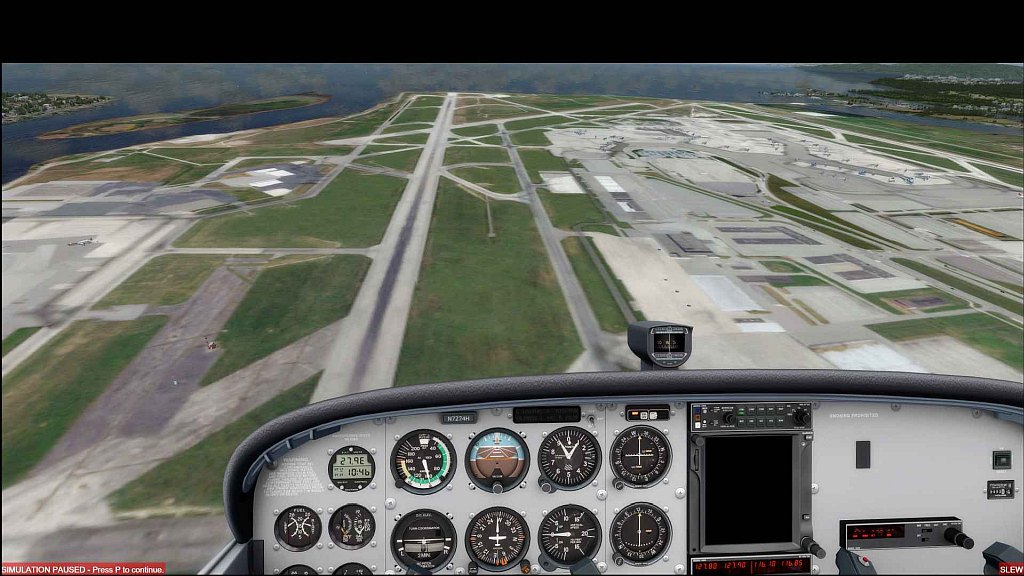
Task: Click the vertical speed indicator
Action: tap(569, 535)
